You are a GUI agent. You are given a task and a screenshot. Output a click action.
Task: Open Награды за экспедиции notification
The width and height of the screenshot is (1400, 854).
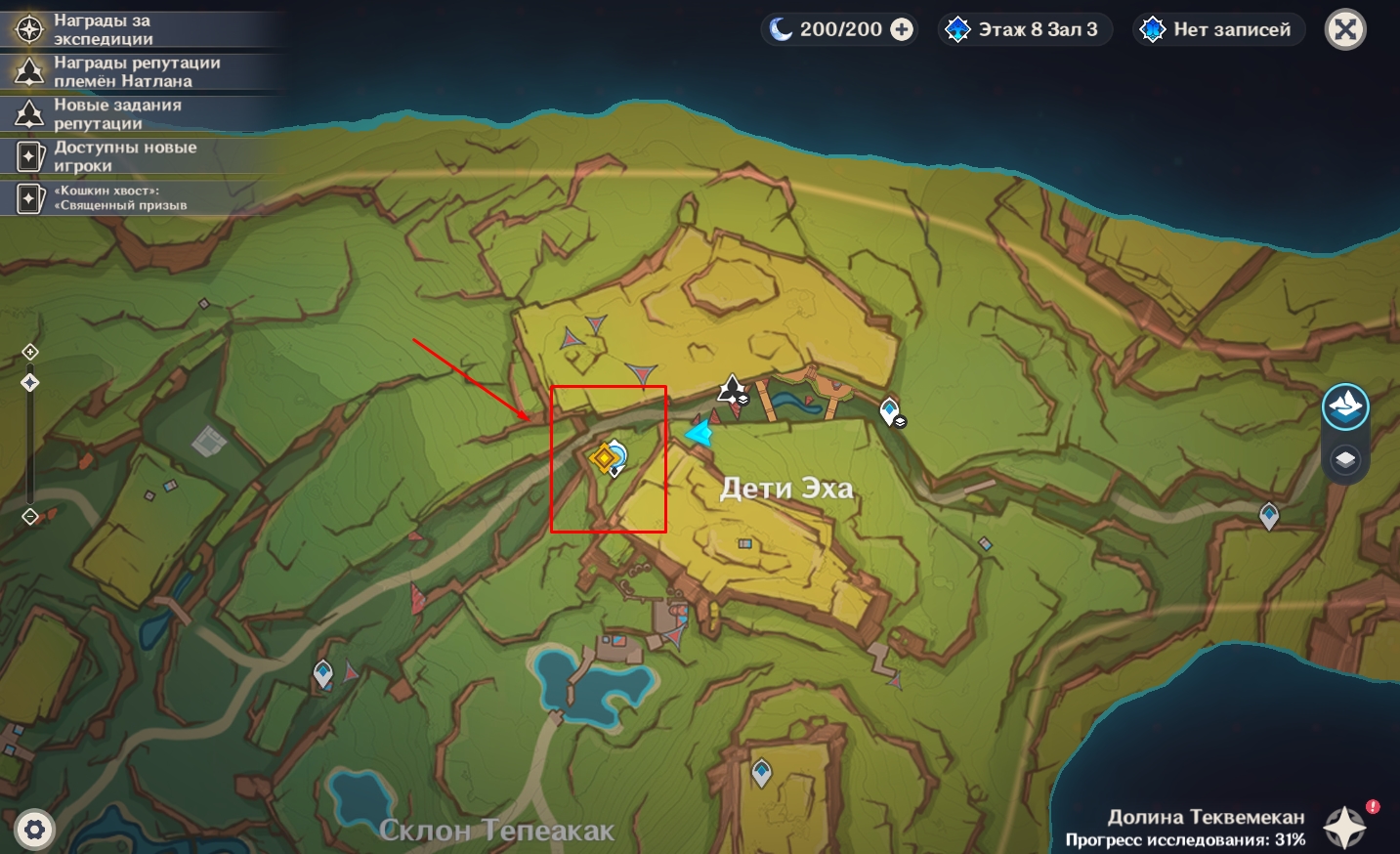(x=103, y=29)
